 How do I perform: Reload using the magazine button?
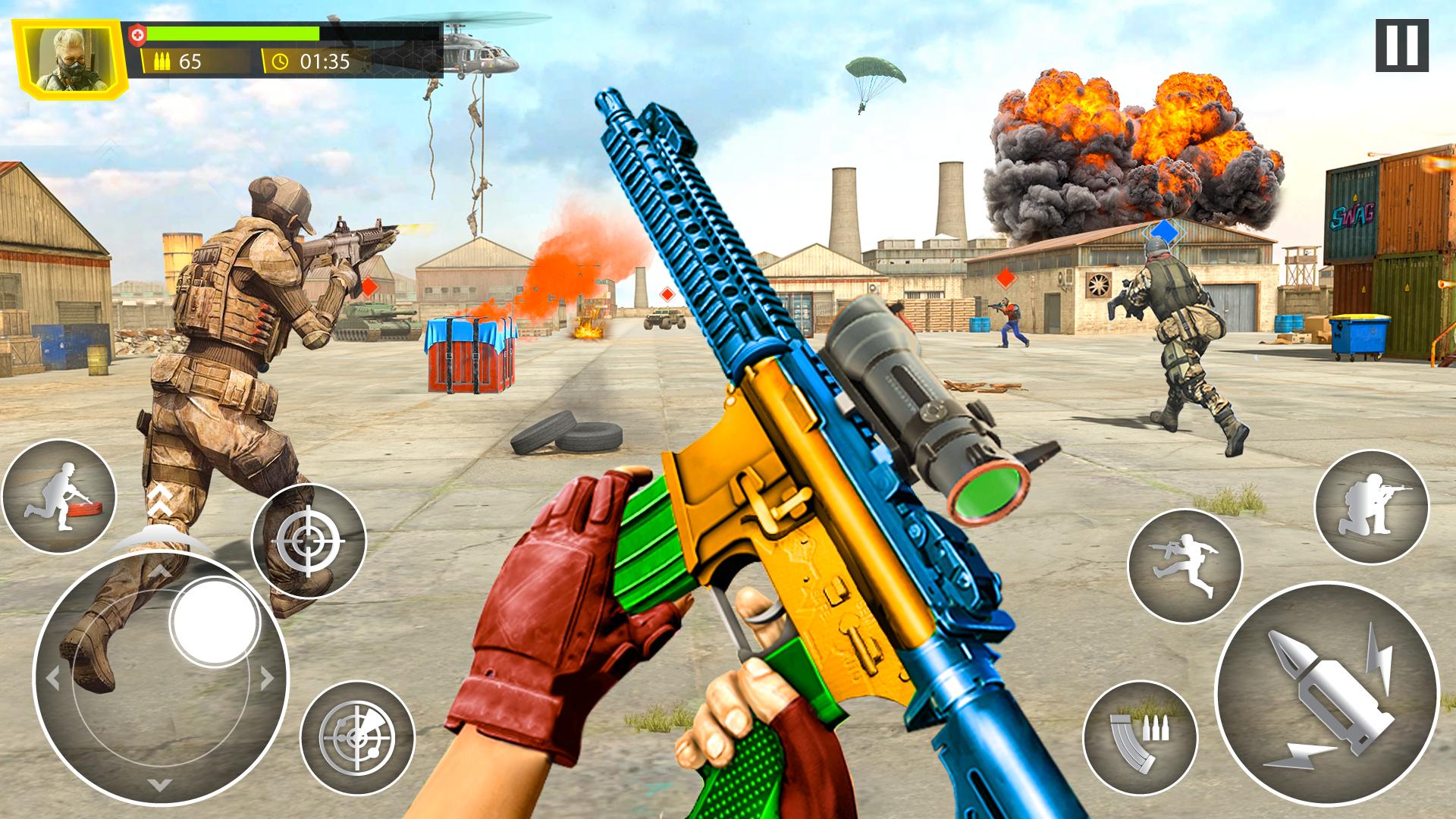(1140, 737)
